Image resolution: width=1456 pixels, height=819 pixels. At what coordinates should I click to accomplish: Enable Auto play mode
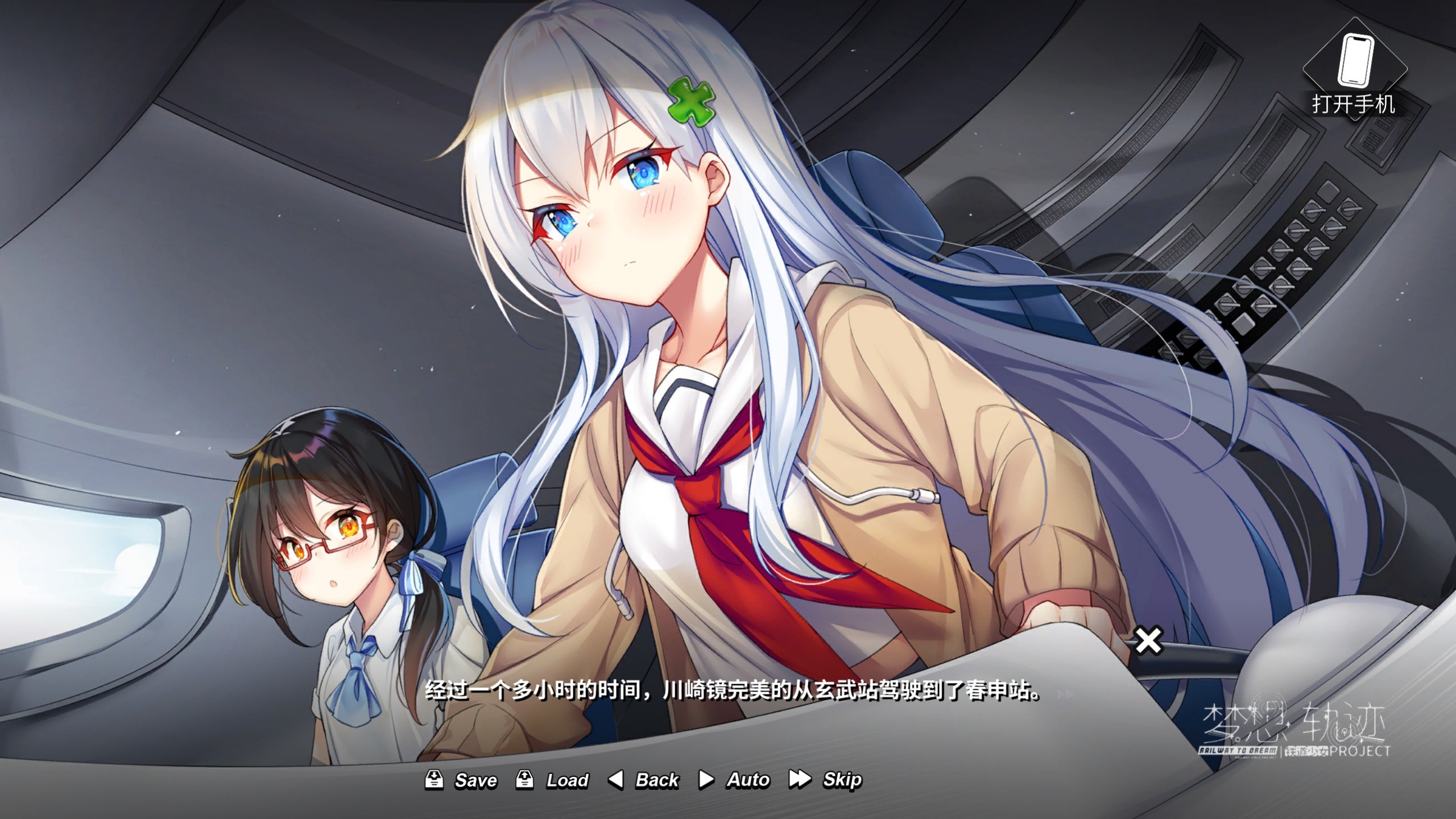pyautogui.click(x=734, y=780)
